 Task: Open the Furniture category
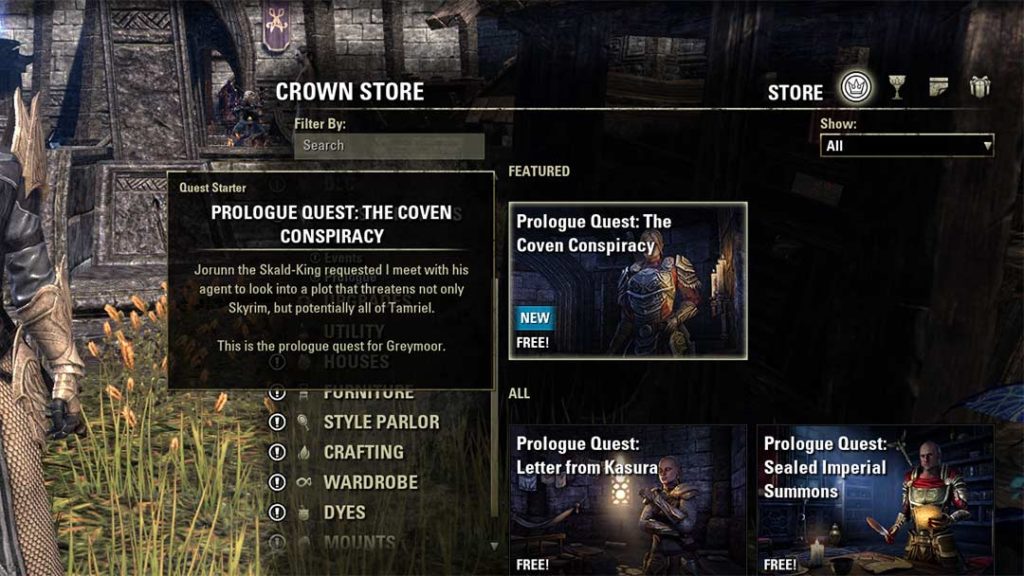(x=368, y=393)
